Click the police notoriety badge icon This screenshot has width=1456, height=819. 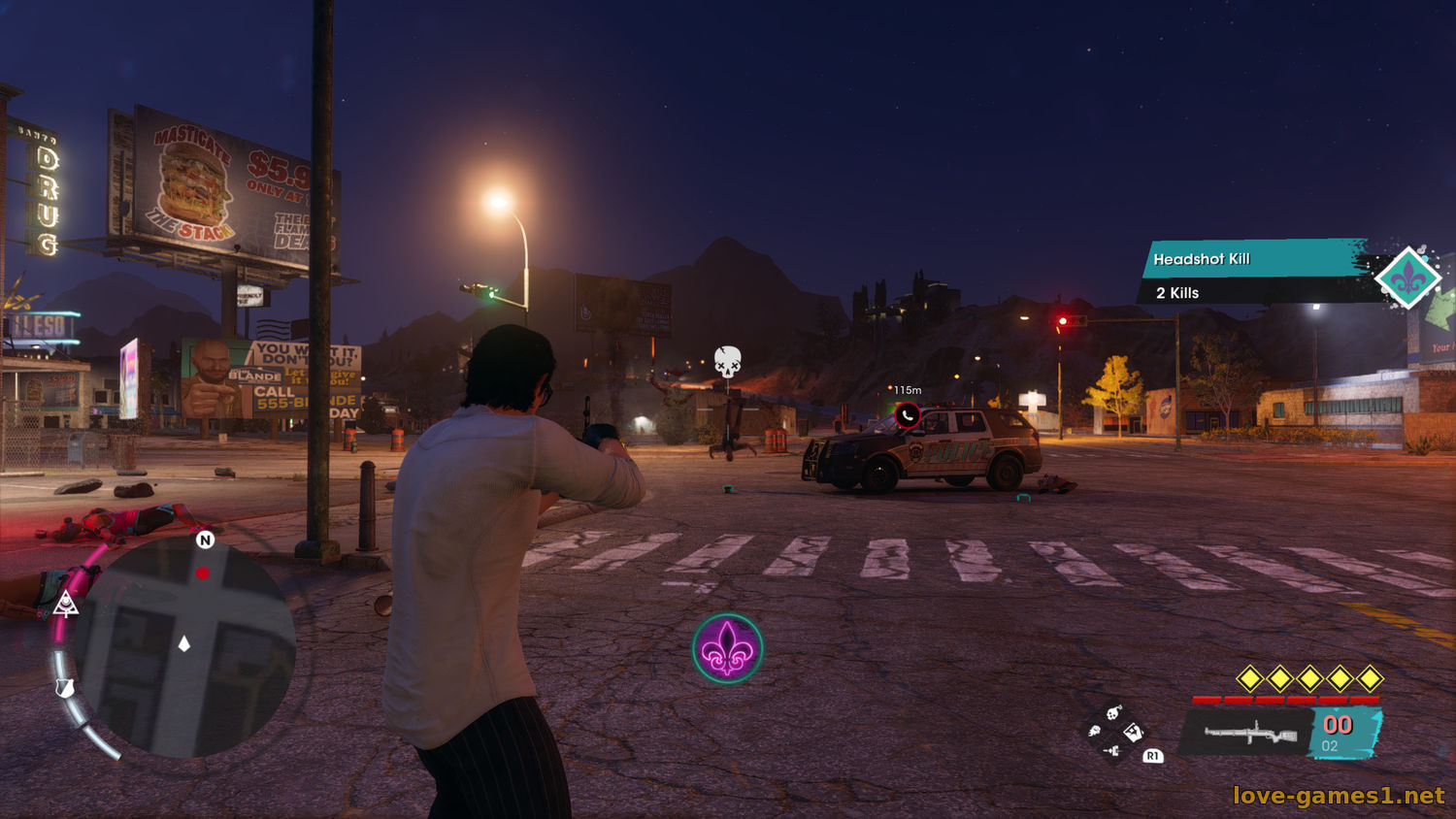coord(65,688)
